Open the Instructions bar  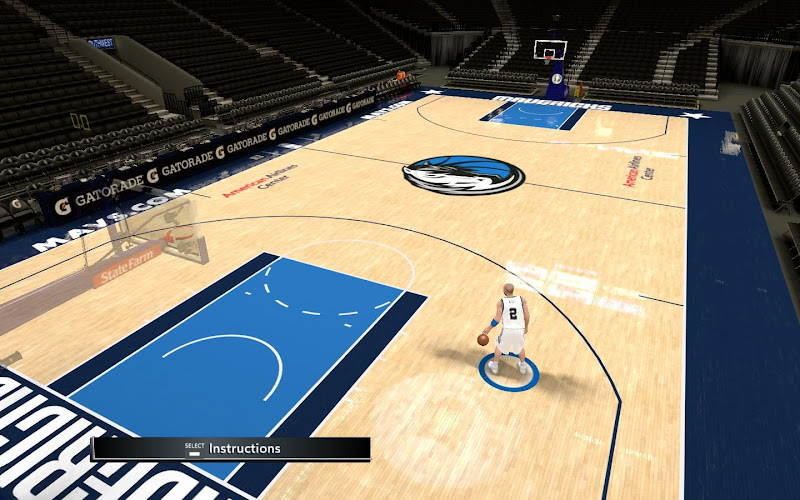point(231,449)
